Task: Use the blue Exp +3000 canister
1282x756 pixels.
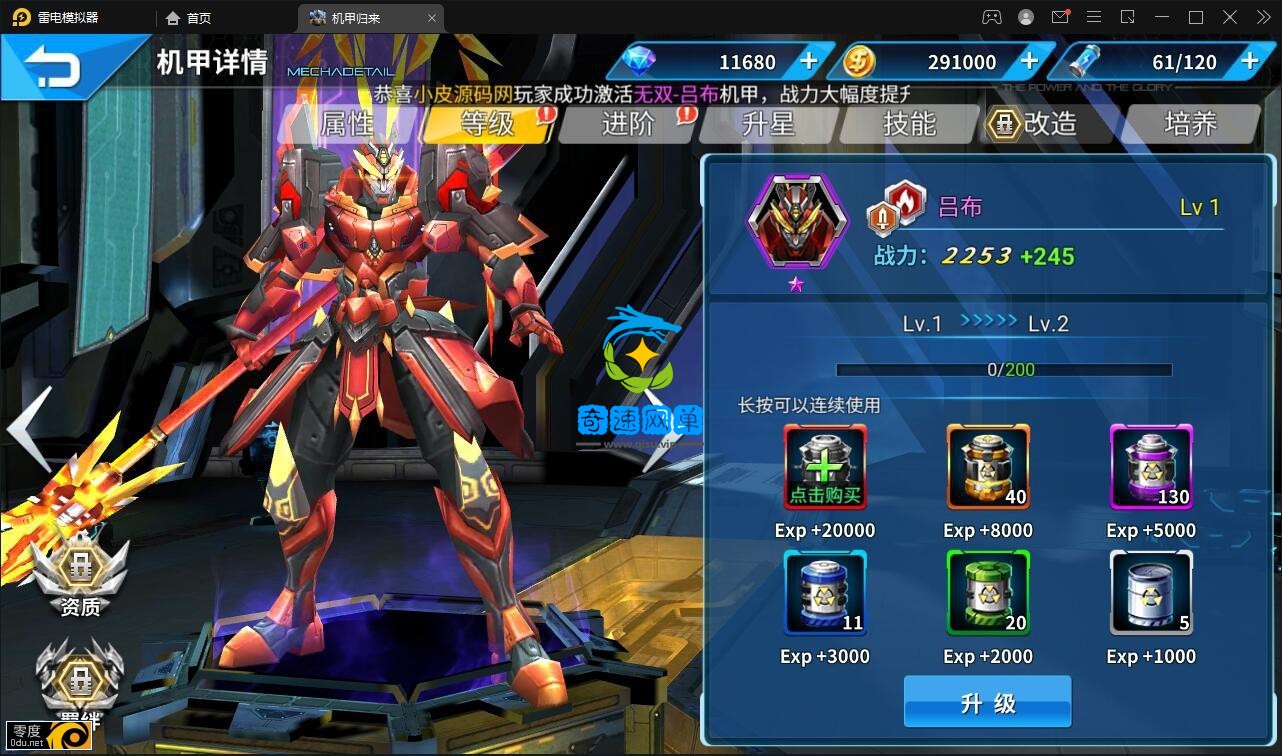Action: [x=825, y=593]
